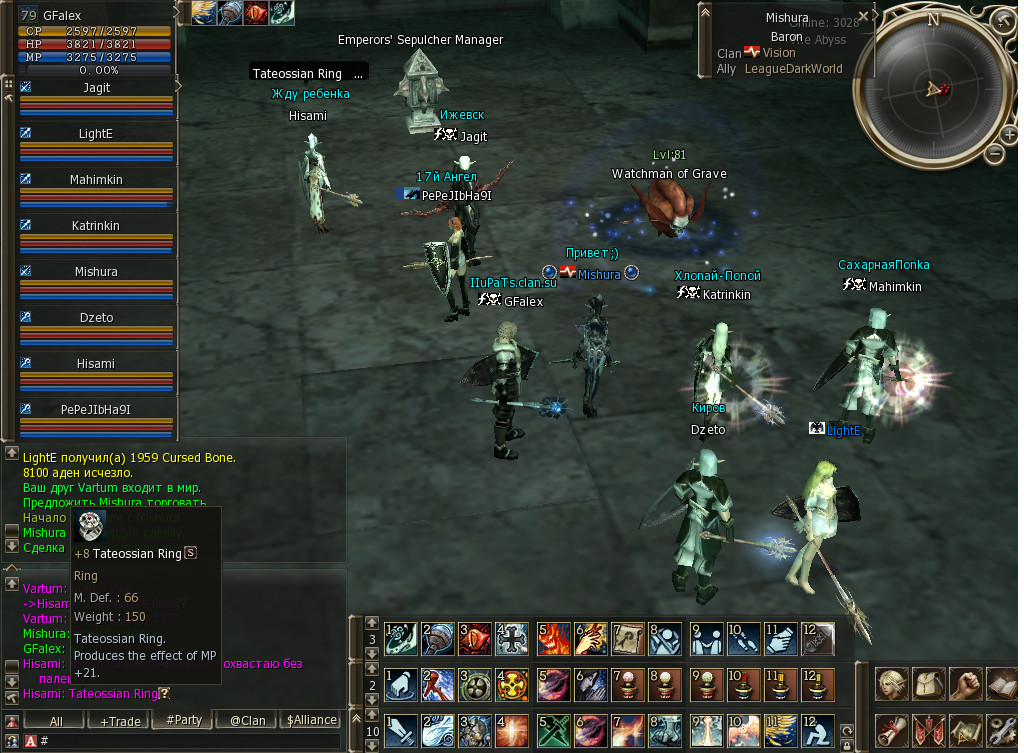Image resolution: width=1024 pixels, height=753 pixels.
Task: Close the Mishura target window
Action: coord(865,14)
